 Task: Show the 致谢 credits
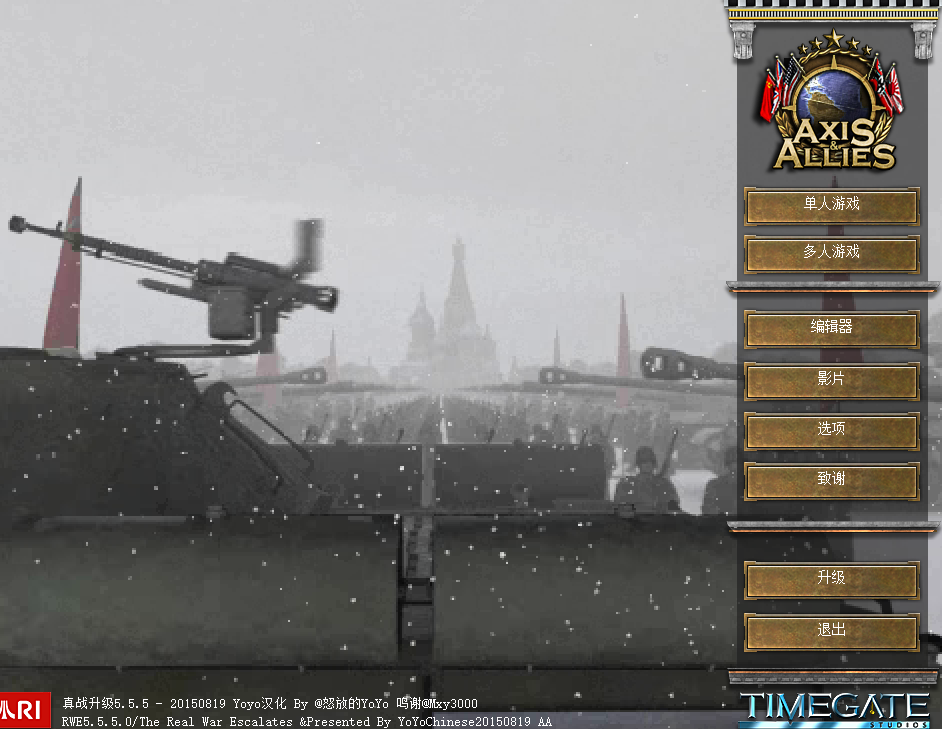click(x=831, y=480)
